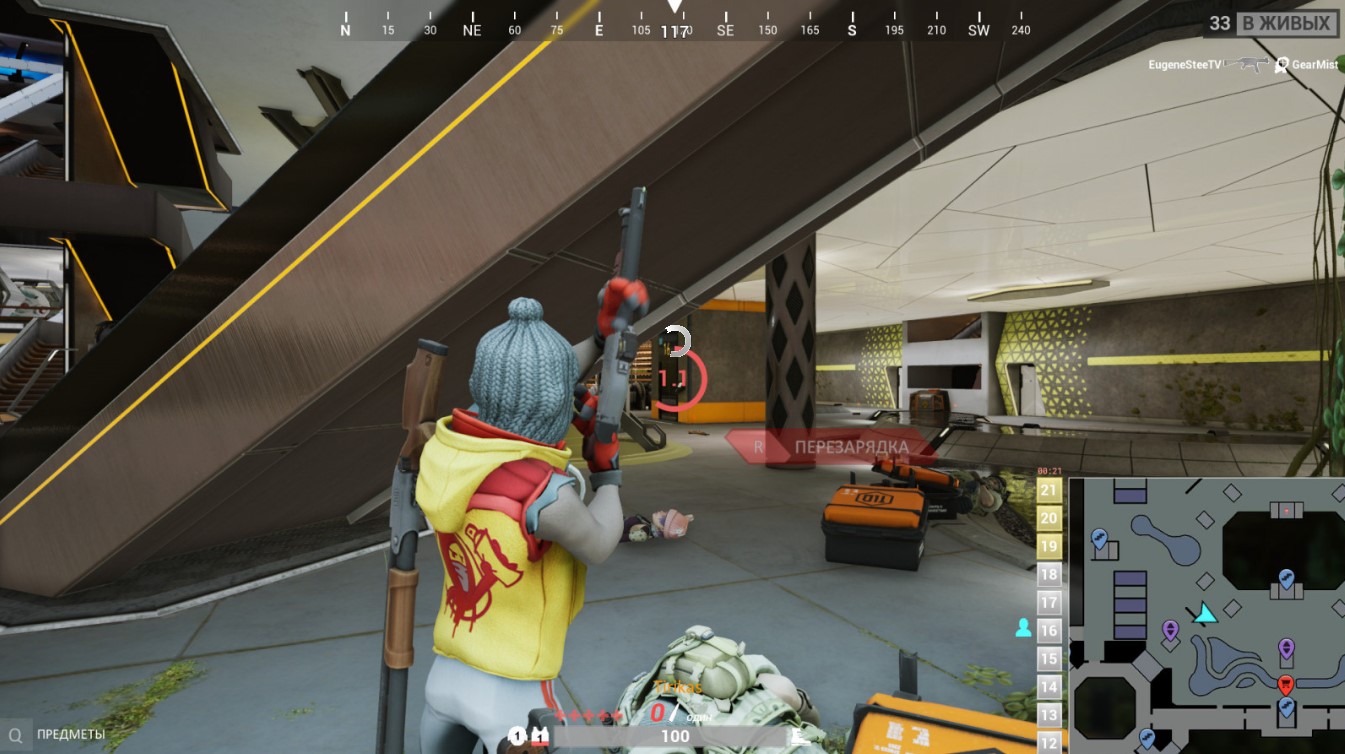Click the cyan player arrow on the minimap

pos(1206,613)
